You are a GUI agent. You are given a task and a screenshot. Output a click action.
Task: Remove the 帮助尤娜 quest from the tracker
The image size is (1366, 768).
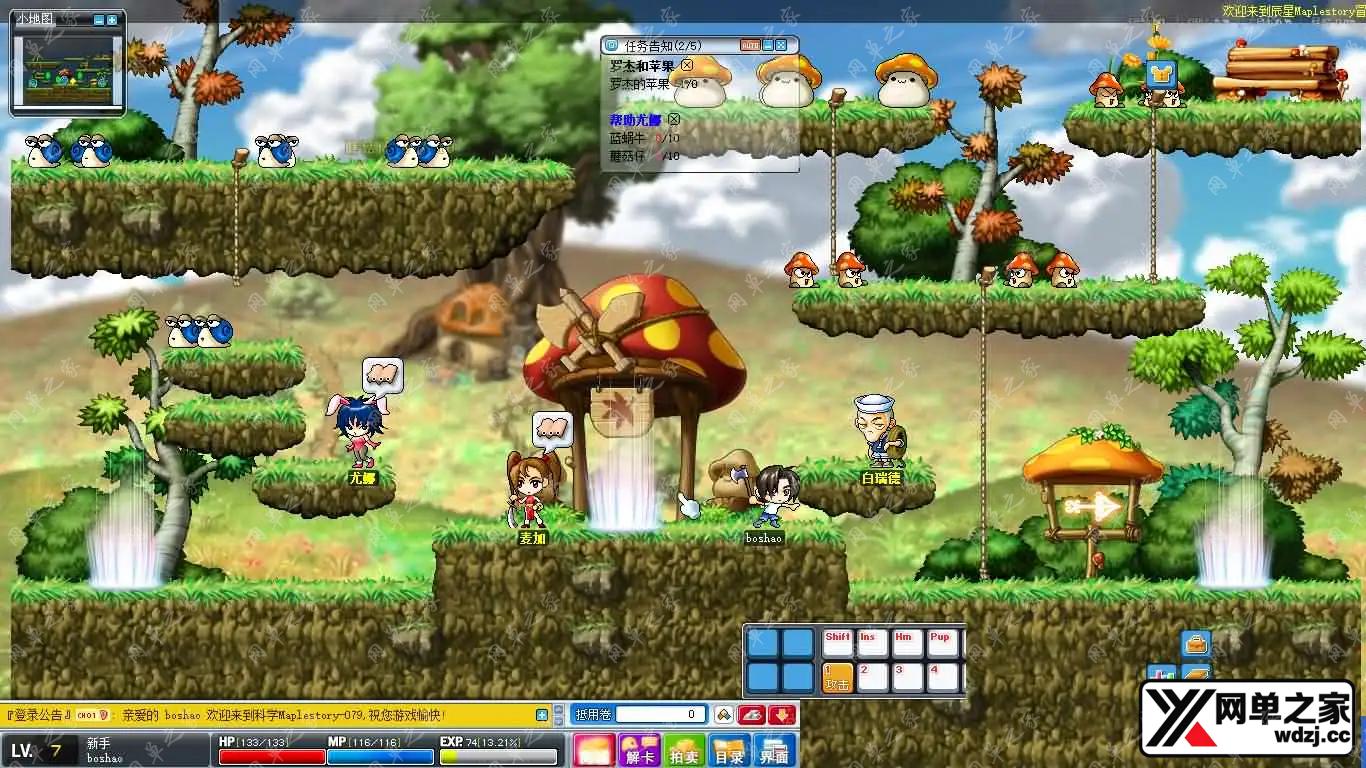(x=674, y=120)
